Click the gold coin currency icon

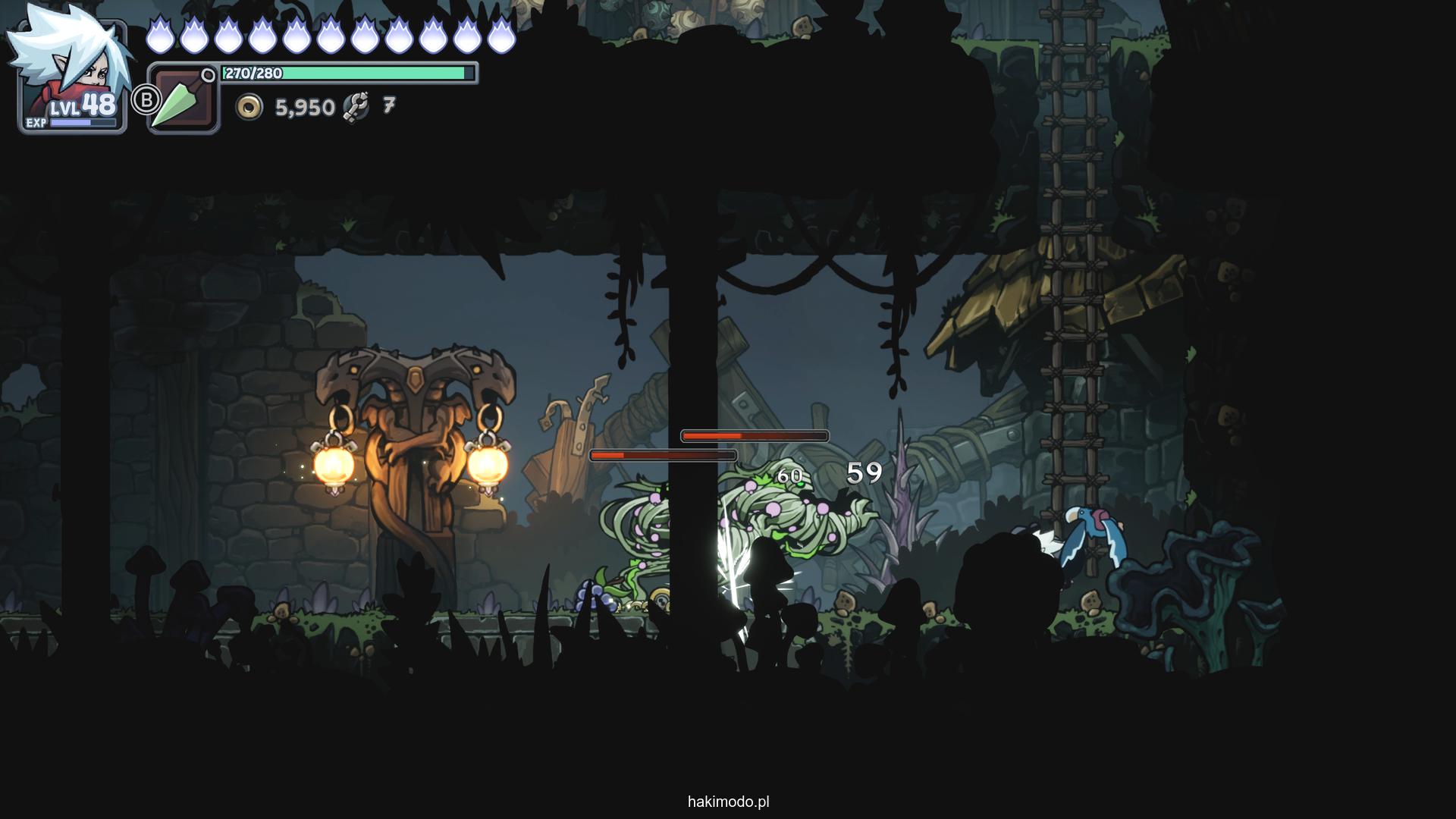point(249,107)
